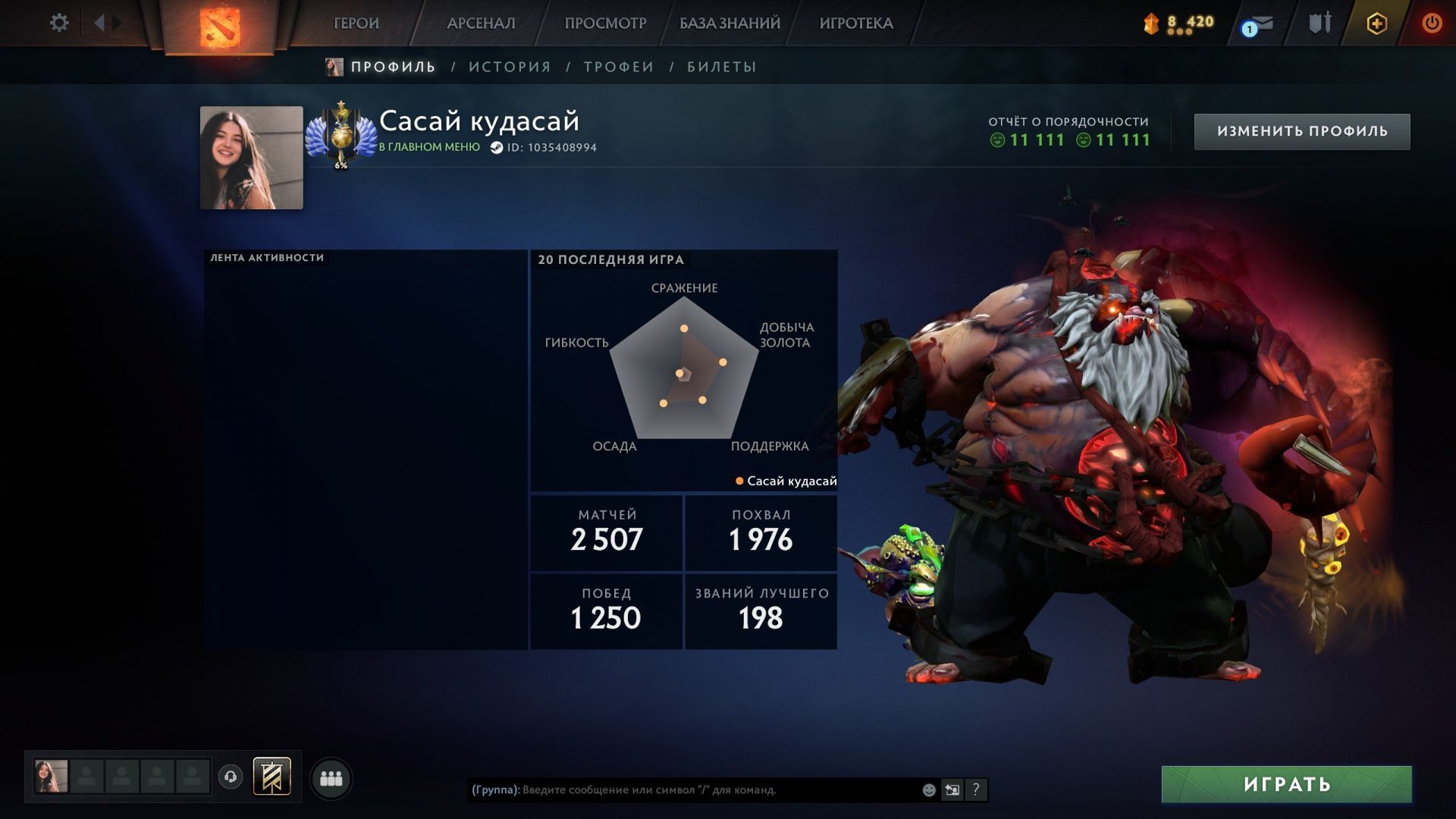Select БАЗА ЗНАНИЙ in the top bar
The width and height of the screenshot is (1456, 819).
point(730,24)
